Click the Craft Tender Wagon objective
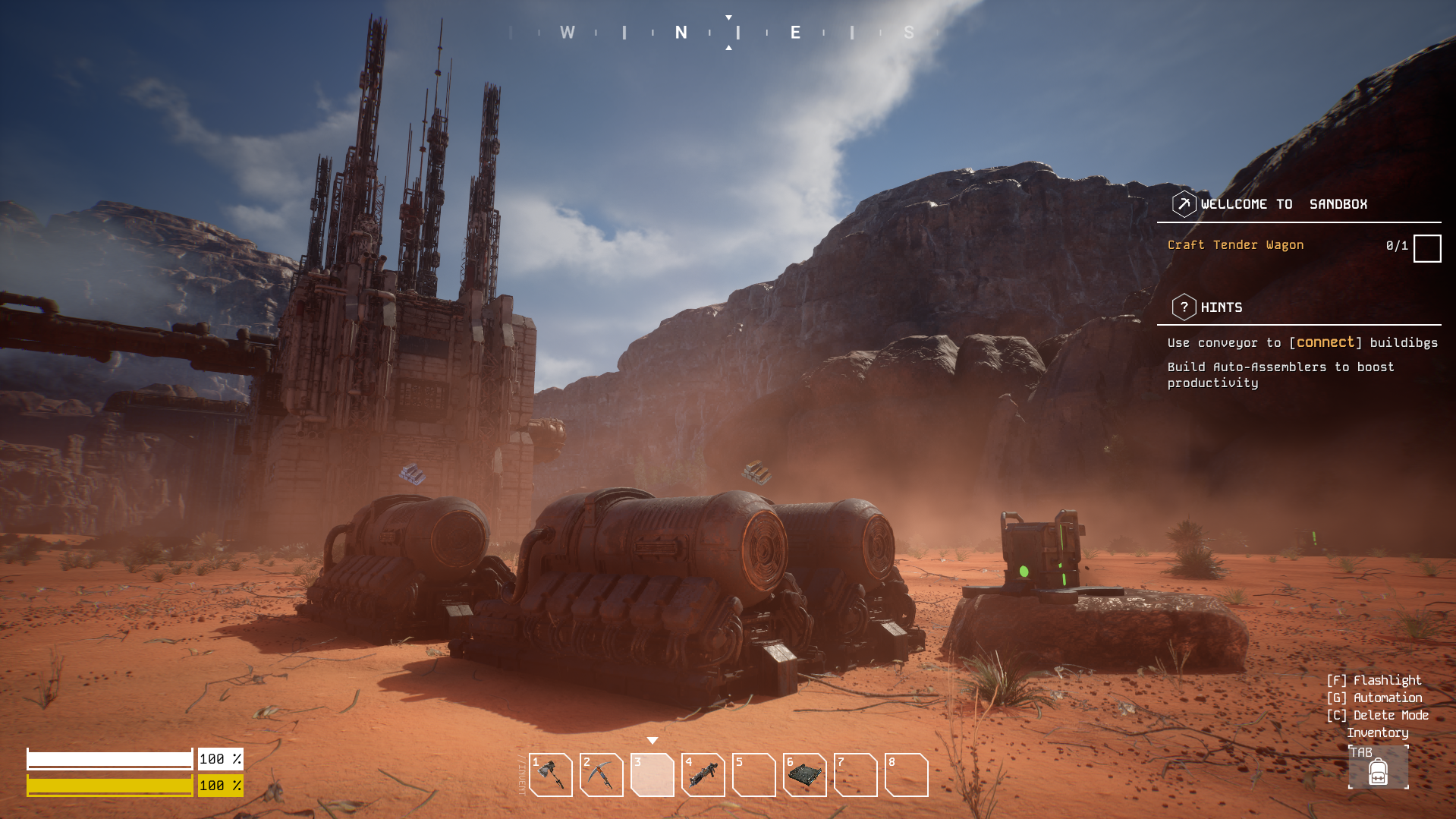 1235,245
